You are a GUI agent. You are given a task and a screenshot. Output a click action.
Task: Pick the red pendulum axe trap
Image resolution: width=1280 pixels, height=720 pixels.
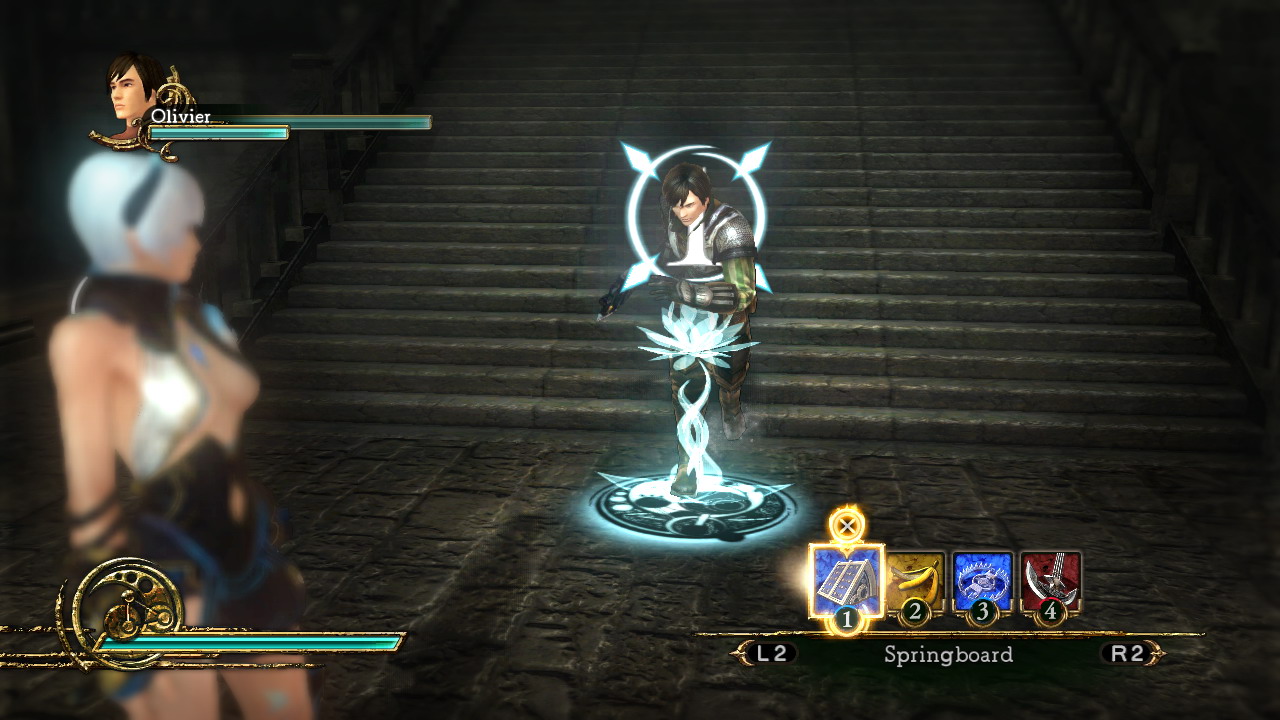(1050, 581)
